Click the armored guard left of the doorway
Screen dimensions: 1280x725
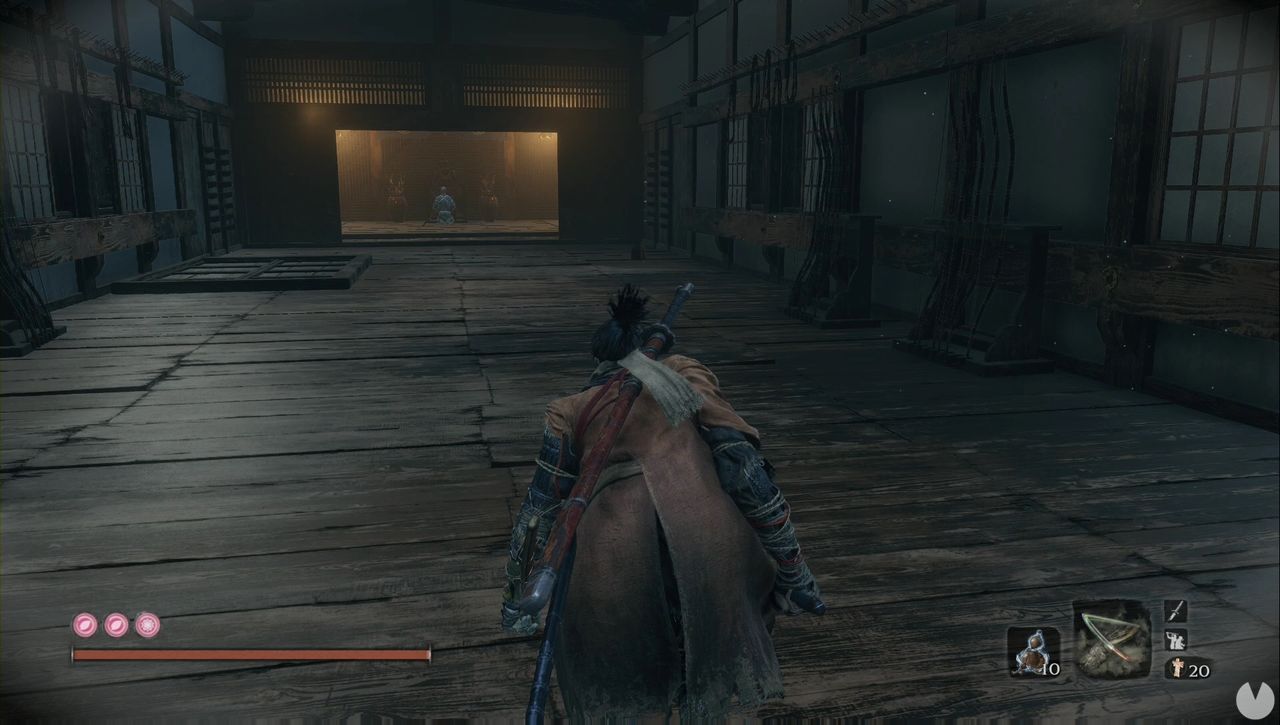[x=396, y=192]
